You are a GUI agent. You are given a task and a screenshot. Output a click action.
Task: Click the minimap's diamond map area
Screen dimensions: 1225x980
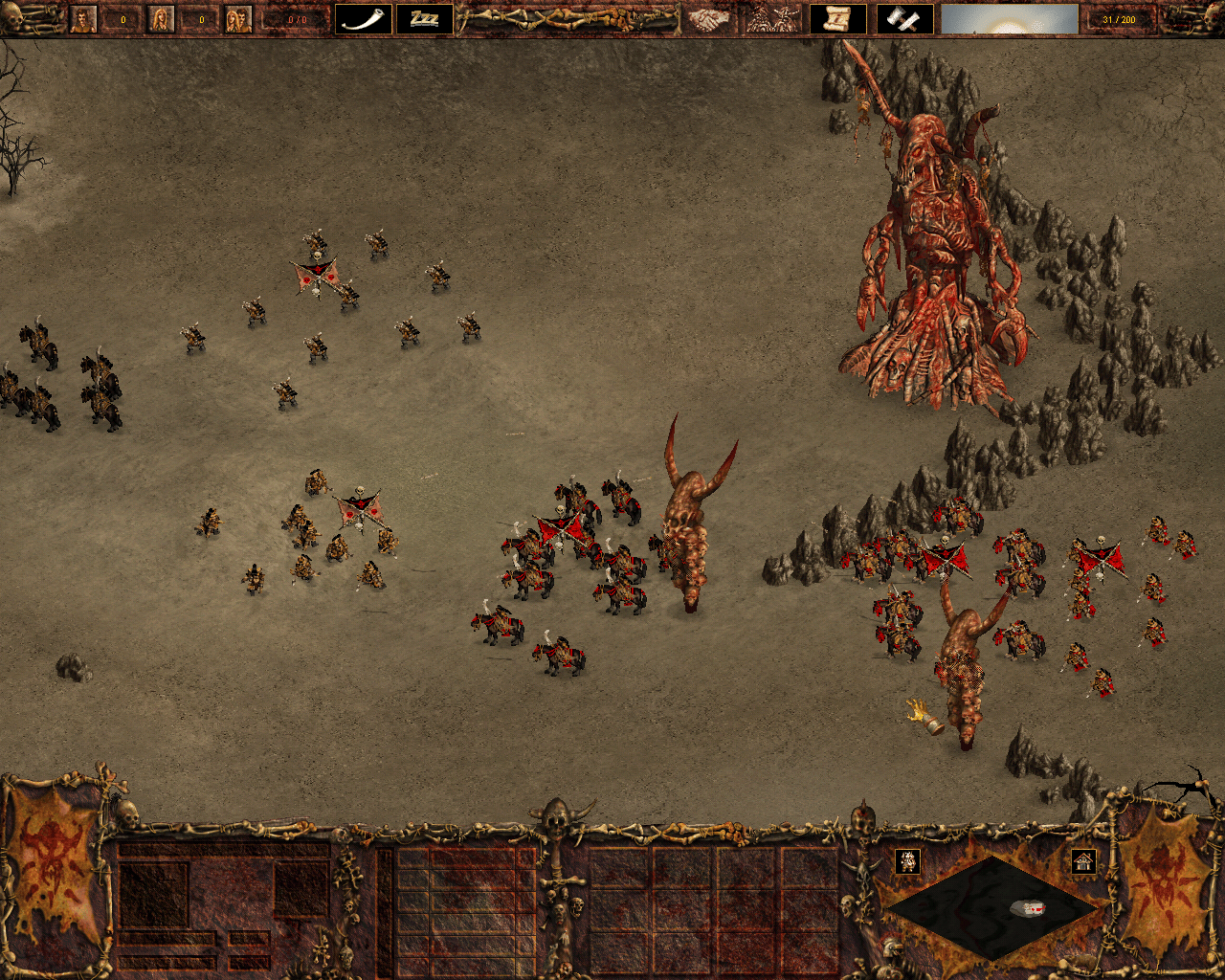(991, 906)
